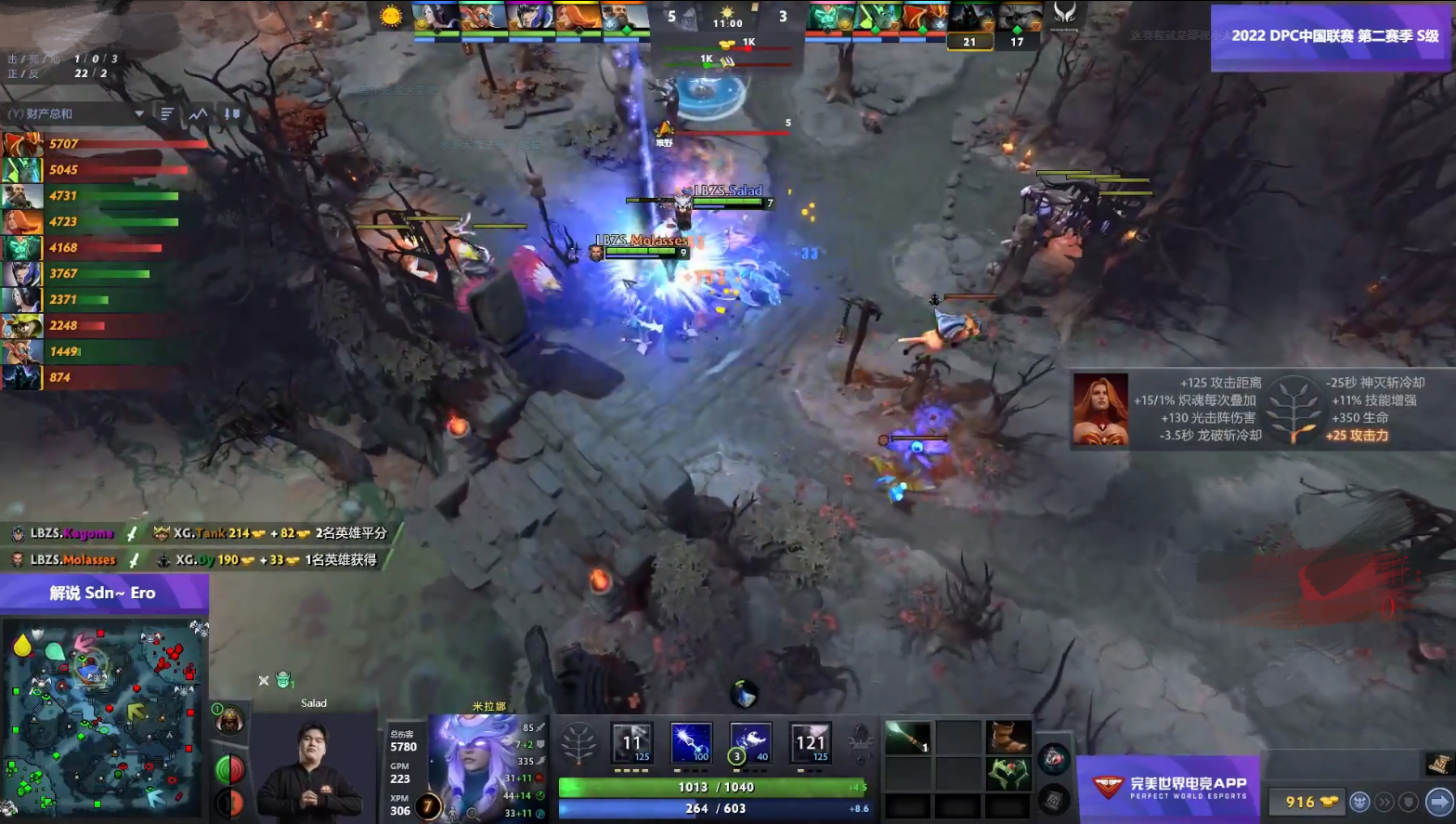1456x824 pixels.
Task: Click the minimap in the bottom-left corner
Action: click(102, 720)
